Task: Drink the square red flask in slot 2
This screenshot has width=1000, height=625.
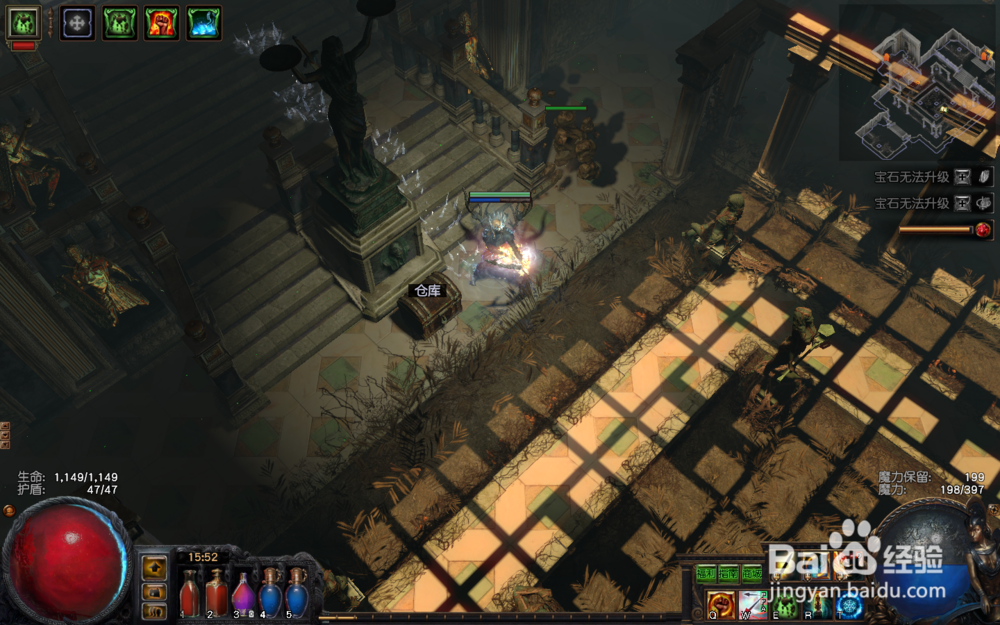Action: (216, 592)
